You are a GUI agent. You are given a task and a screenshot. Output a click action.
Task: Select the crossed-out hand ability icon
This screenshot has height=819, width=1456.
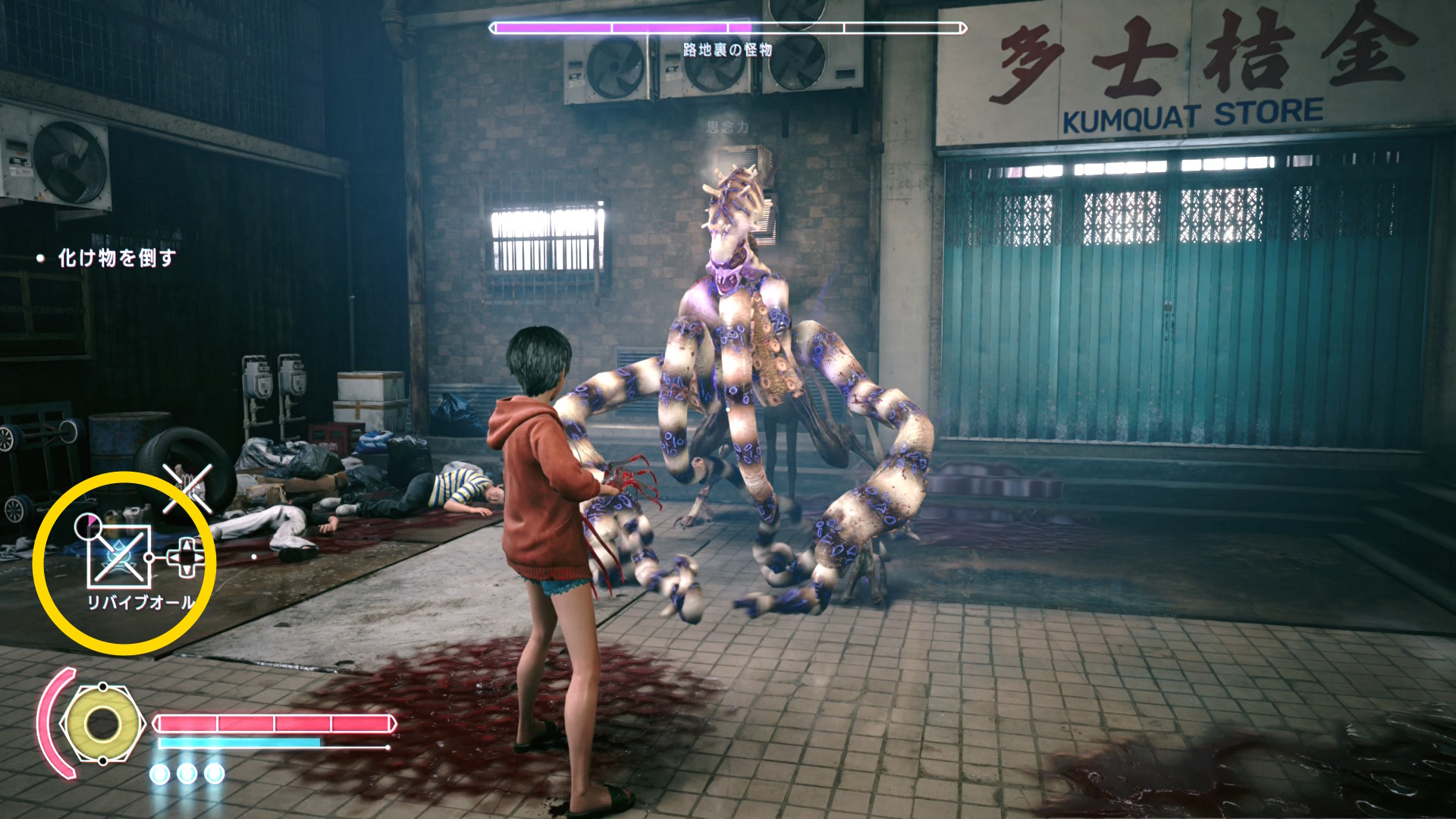[x=187, y=488]
